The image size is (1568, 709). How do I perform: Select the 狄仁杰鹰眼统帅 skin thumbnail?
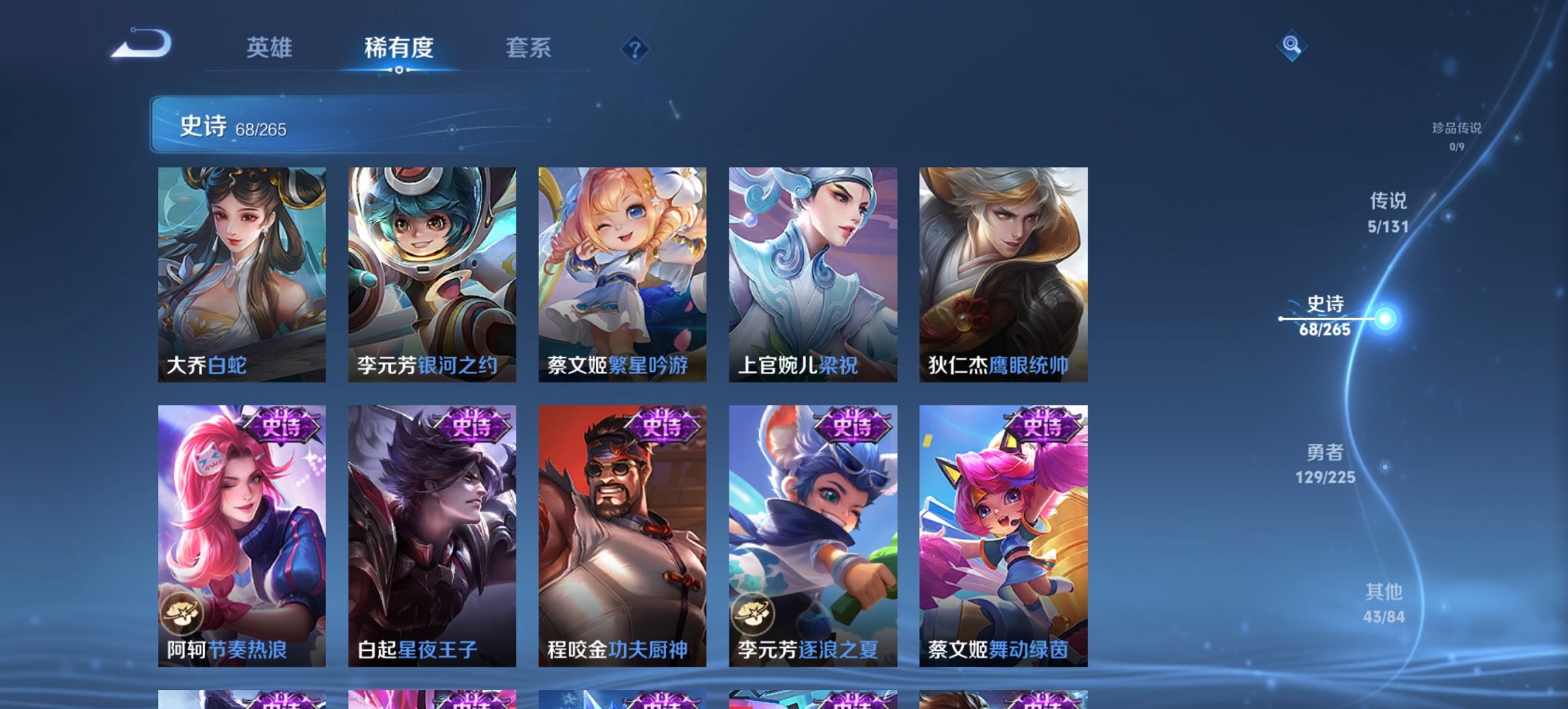[1006, 270]
